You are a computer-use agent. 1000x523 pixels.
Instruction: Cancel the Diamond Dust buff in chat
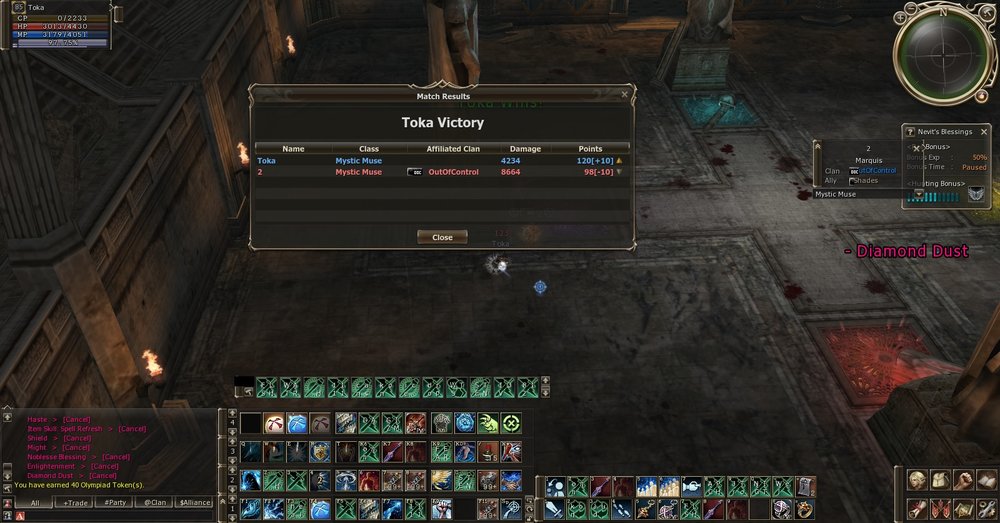tap(103, 475)
